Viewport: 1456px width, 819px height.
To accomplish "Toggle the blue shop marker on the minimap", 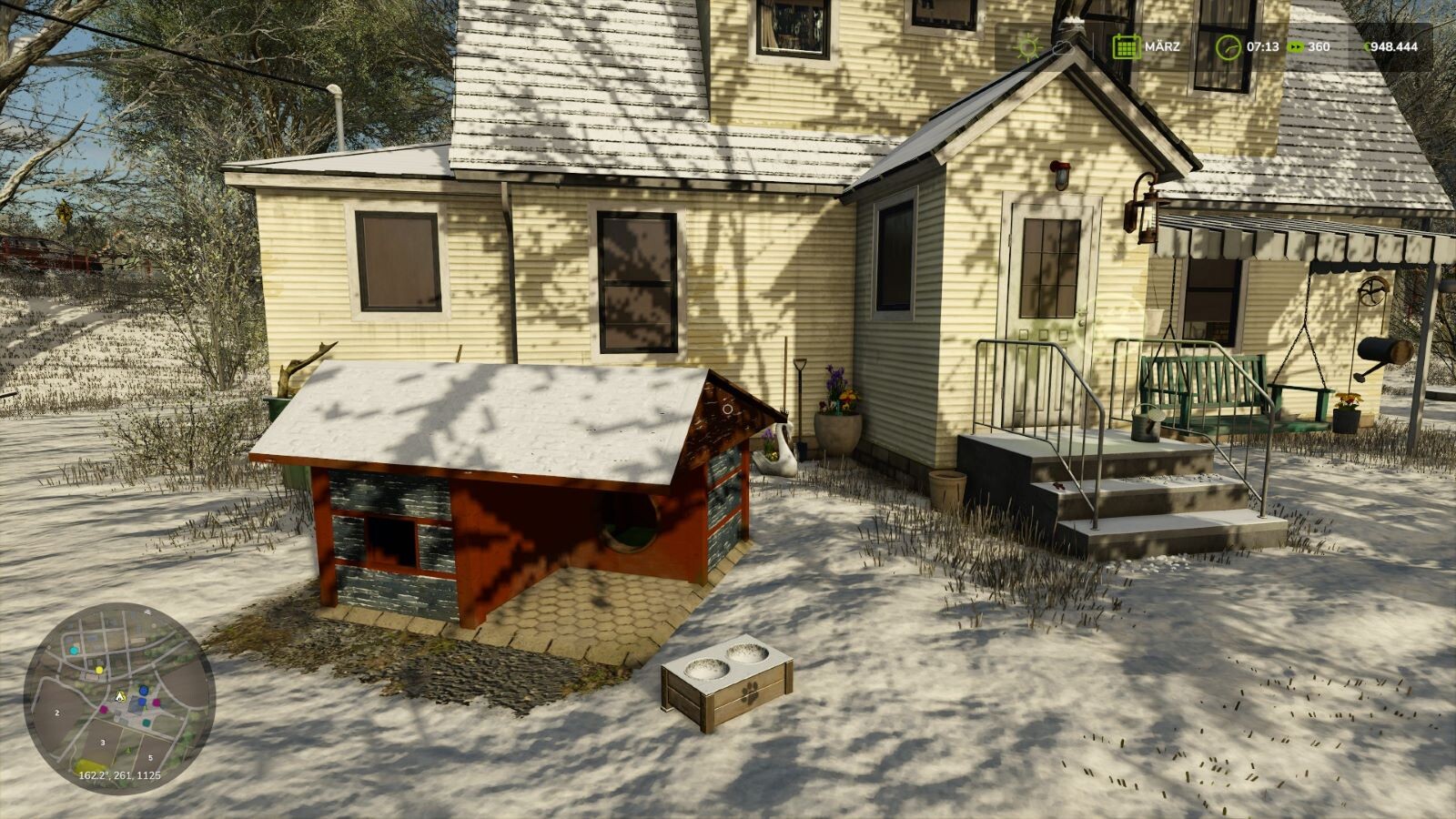I will [x=144, y=690].
